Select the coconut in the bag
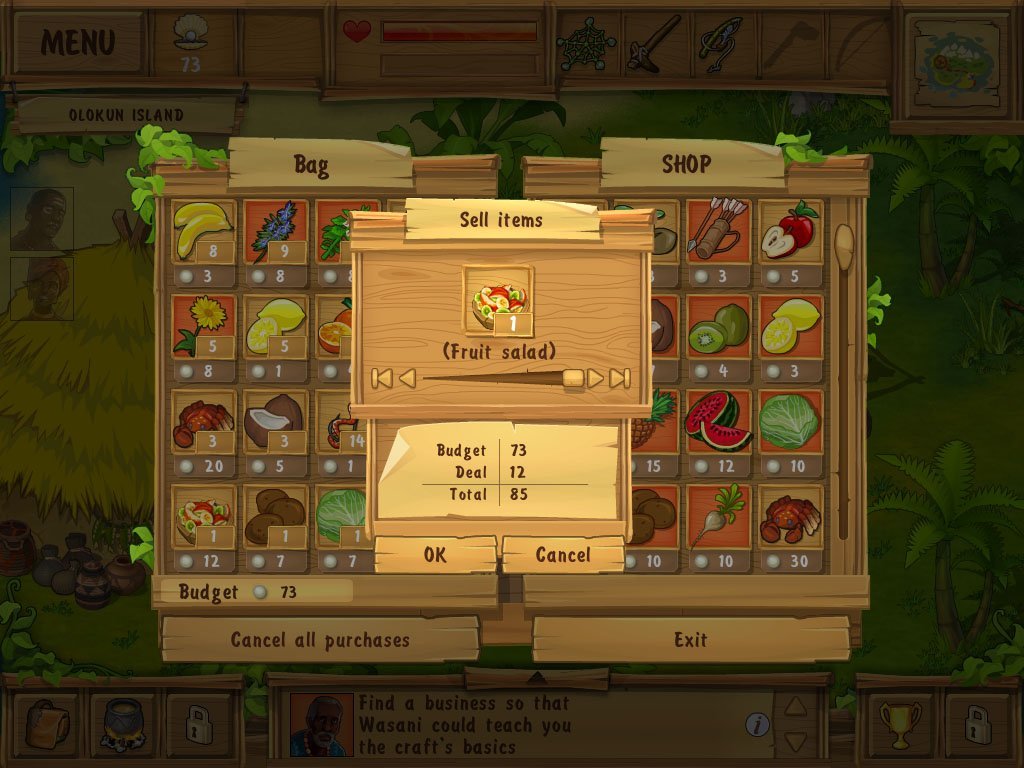The image size is (1024, 768). 275,422
